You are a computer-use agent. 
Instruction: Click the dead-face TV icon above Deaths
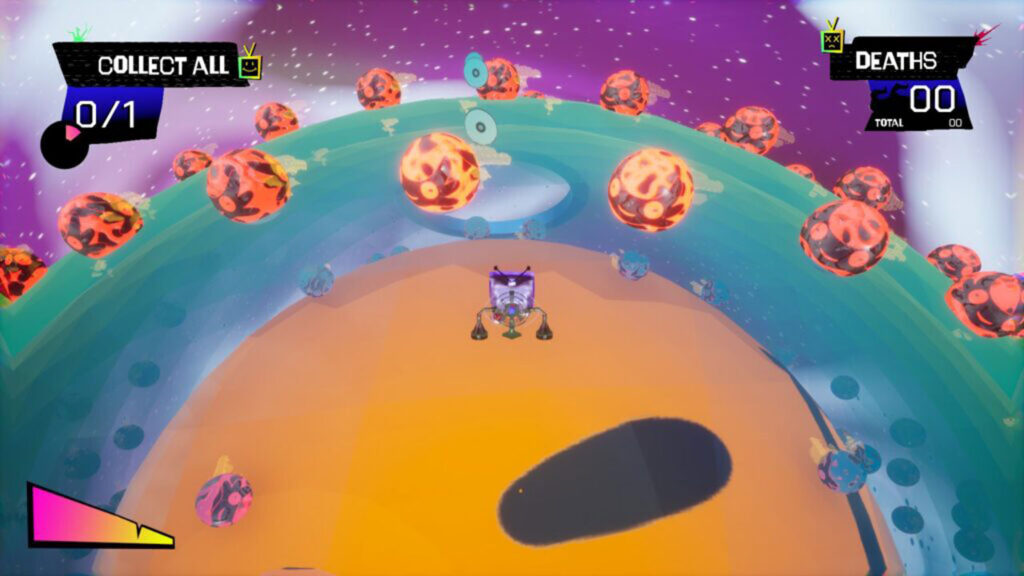pos(832,39)
